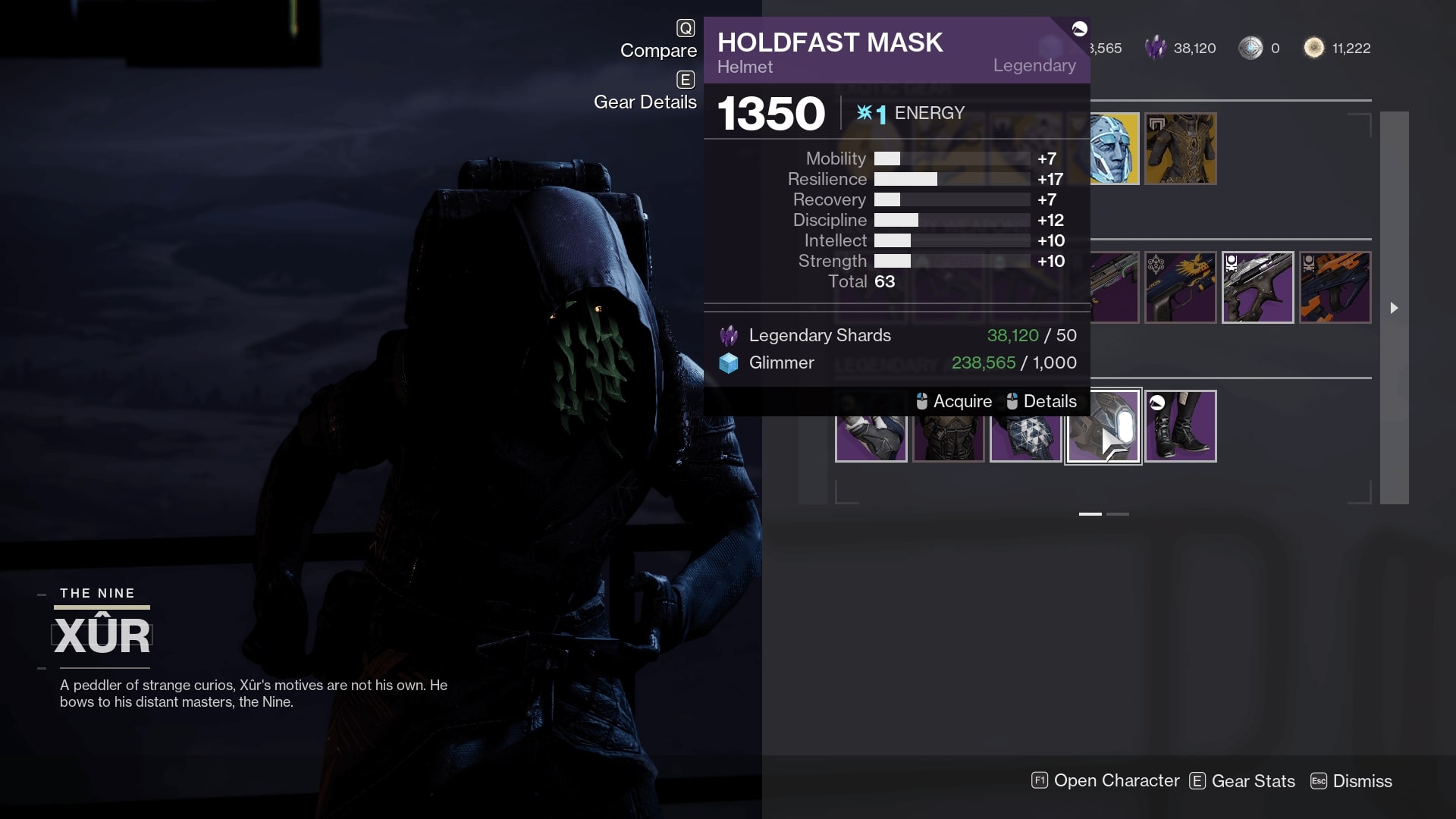This screenshot has width=1456, height=819.
Task: Select the highlighted exotic weapon icon in the weapons row
Action: tap(1257, 287)
